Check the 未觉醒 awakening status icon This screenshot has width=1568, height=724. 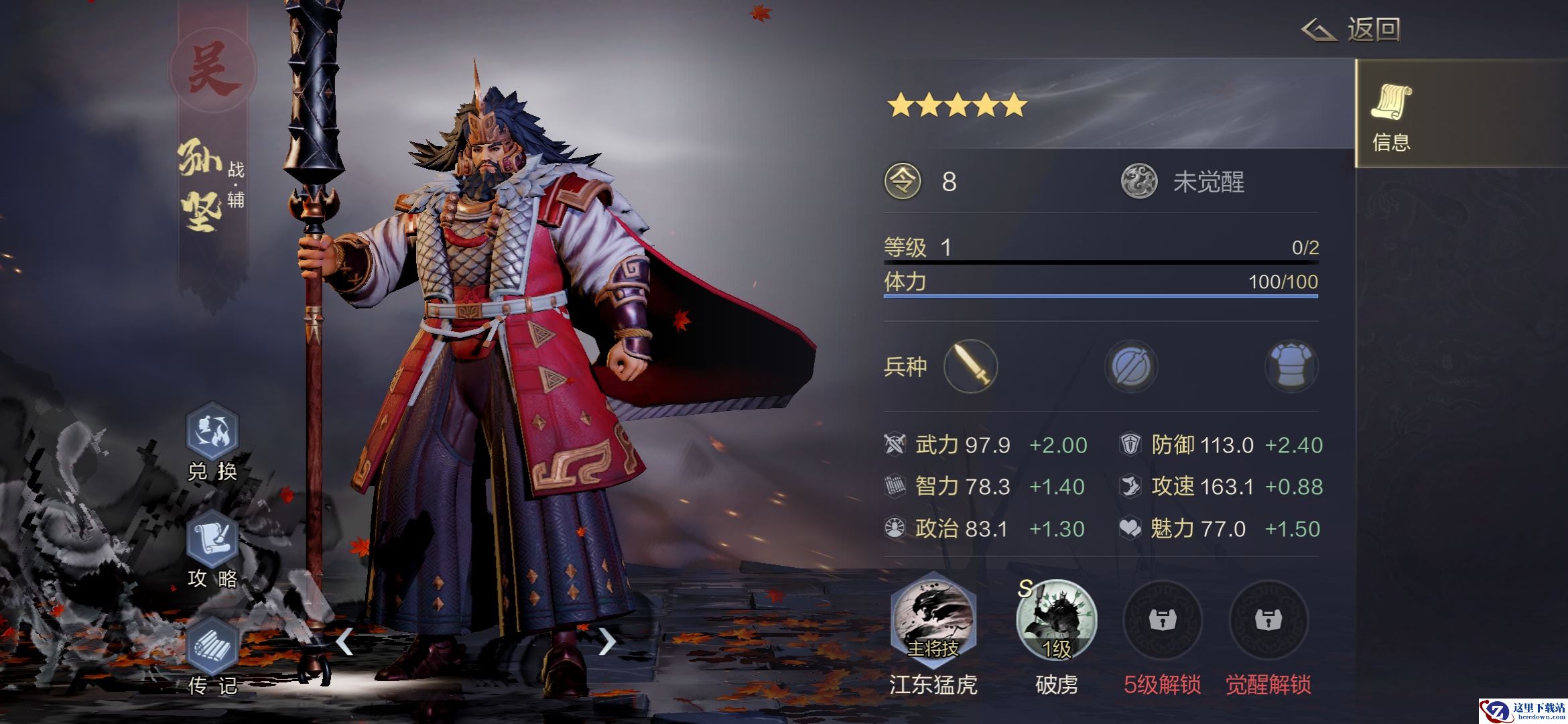(1139, 182)
